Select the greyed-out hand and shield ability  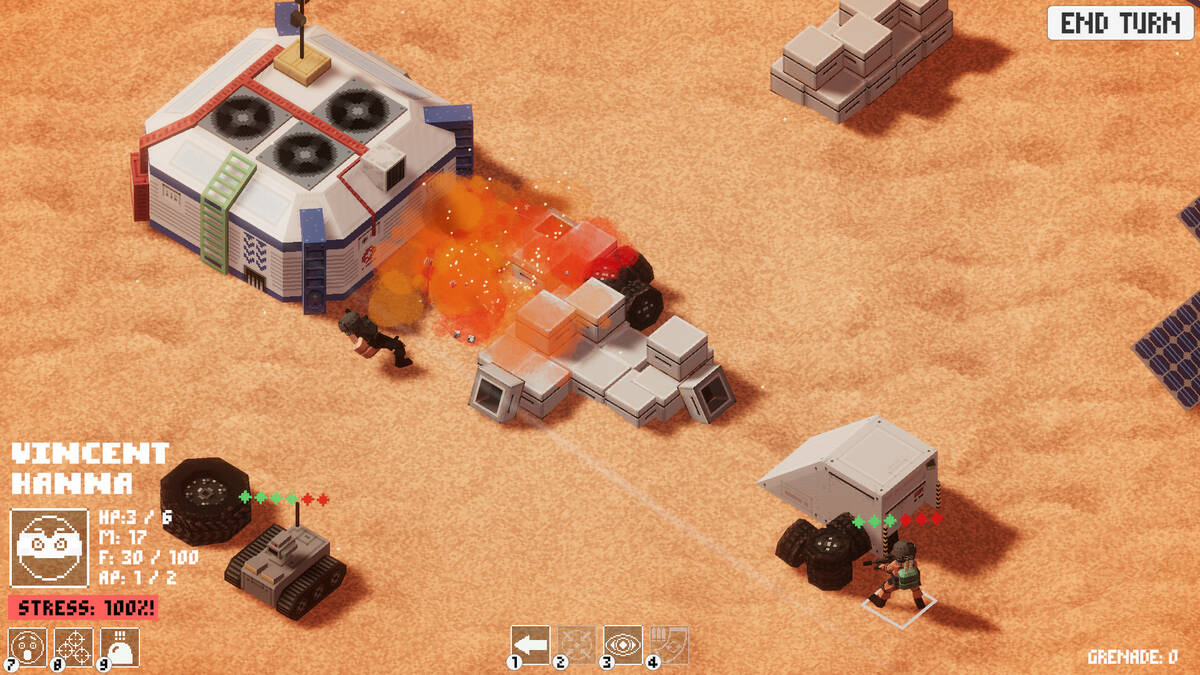(669, 645)
